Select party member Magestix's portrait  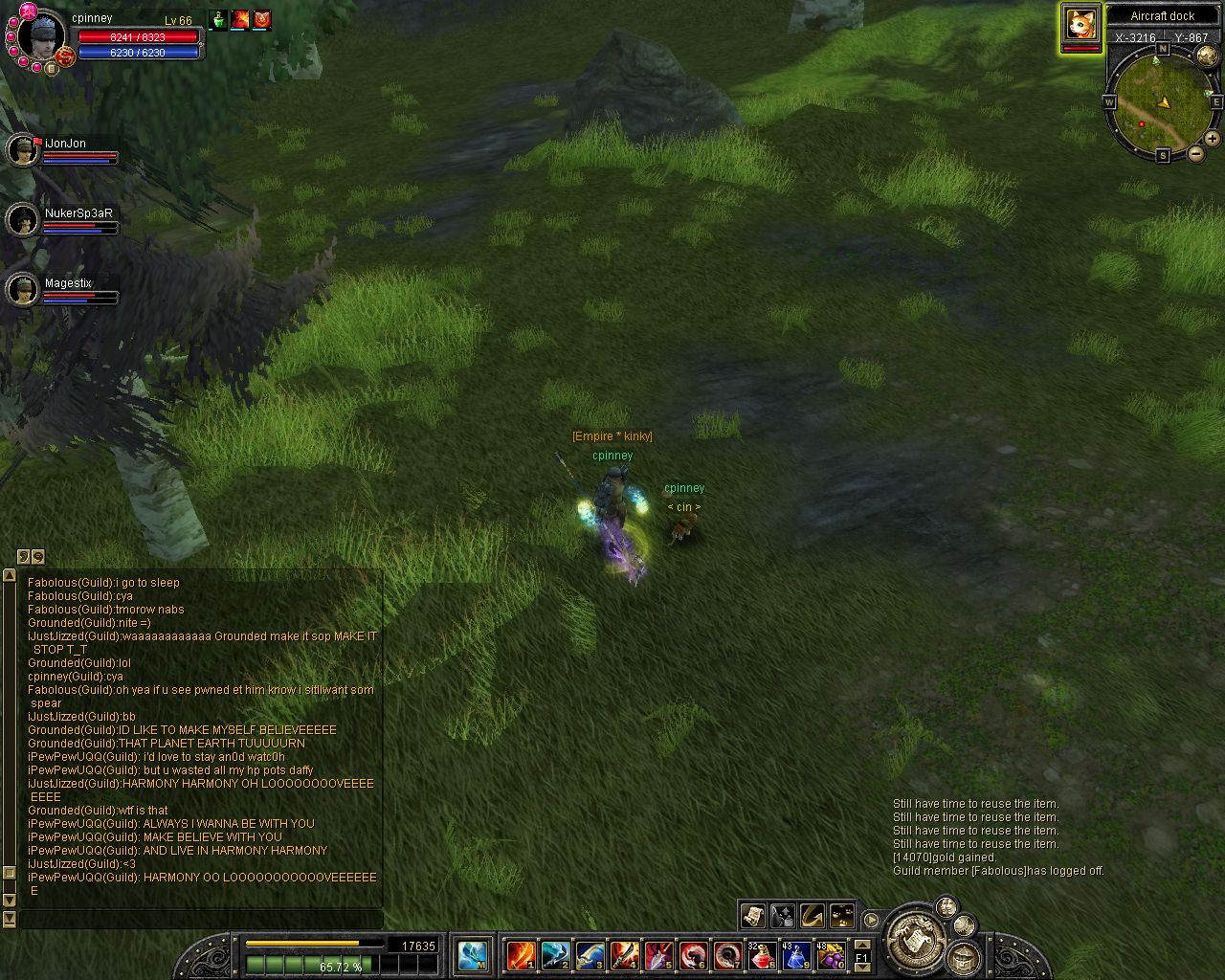coord(21,290)
